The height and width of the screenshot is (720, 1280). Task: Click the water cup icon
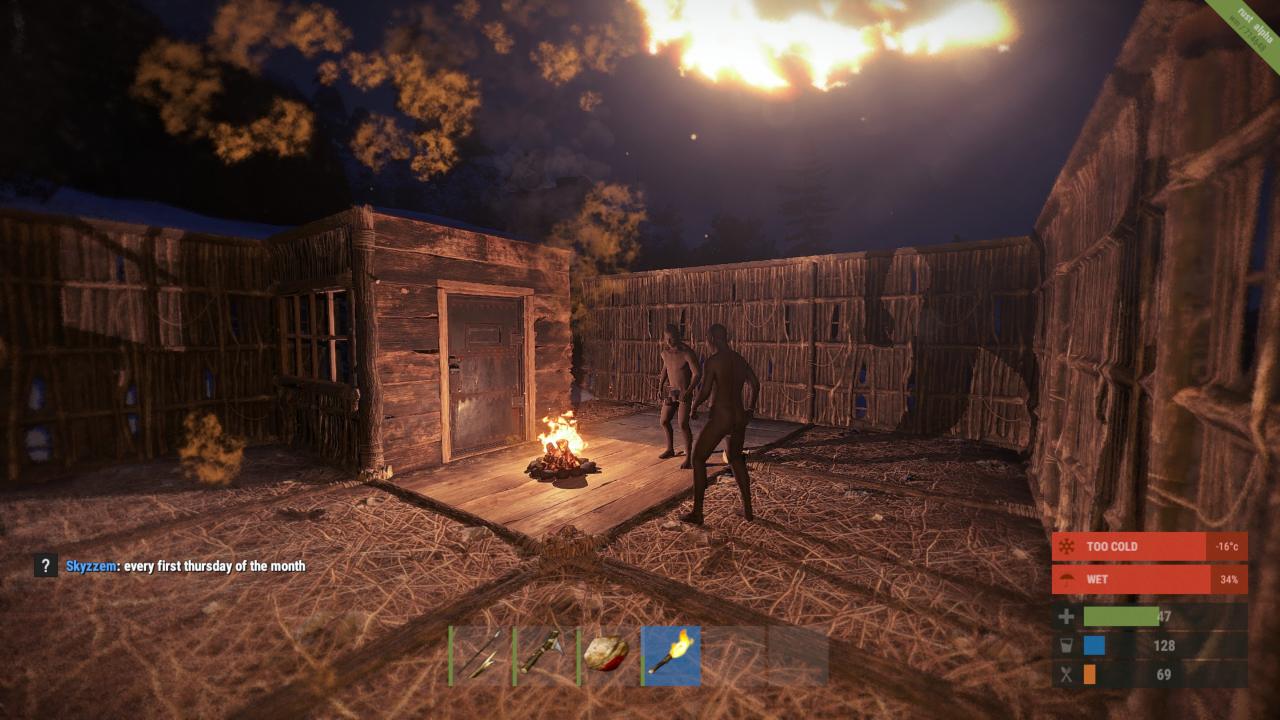pyautogui.click(x=1066, y=646)
